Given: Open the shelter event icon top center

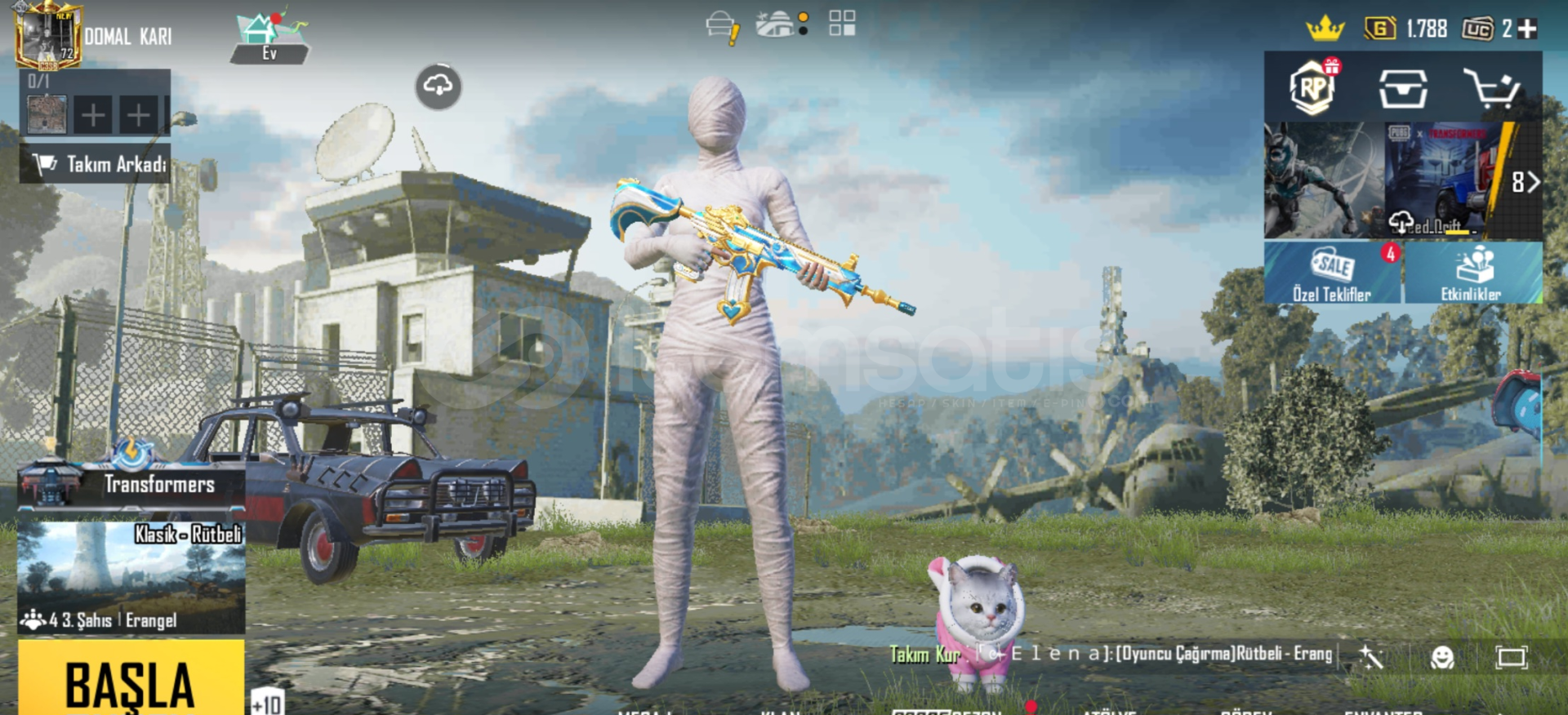Looking at the screenshot, I should click(x=775, y=24).
